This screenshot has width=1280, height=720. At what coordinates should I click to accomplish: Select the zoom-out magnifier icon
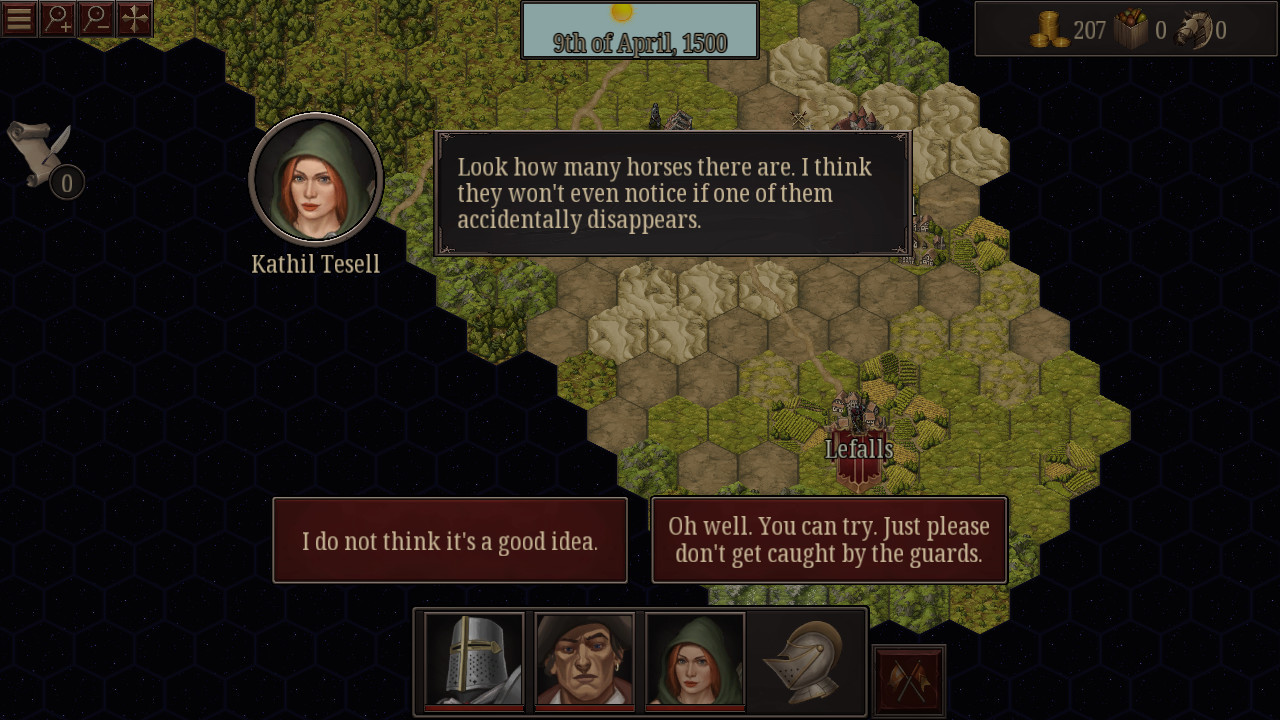click(x=96, y=17)
